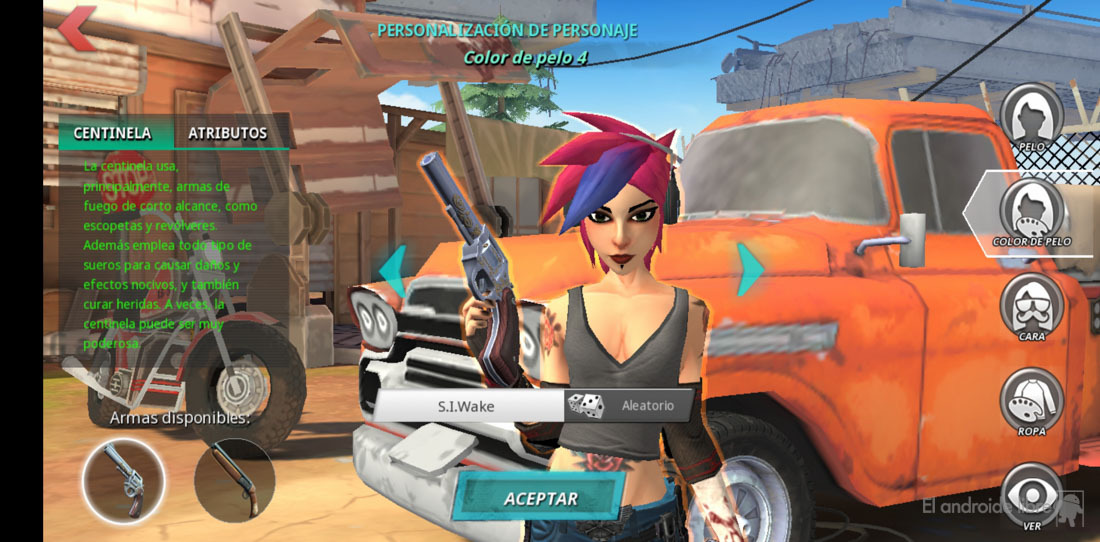Go back with the red arrow
The height and width of the screenshot is (542, 1100).
[76, 28]
